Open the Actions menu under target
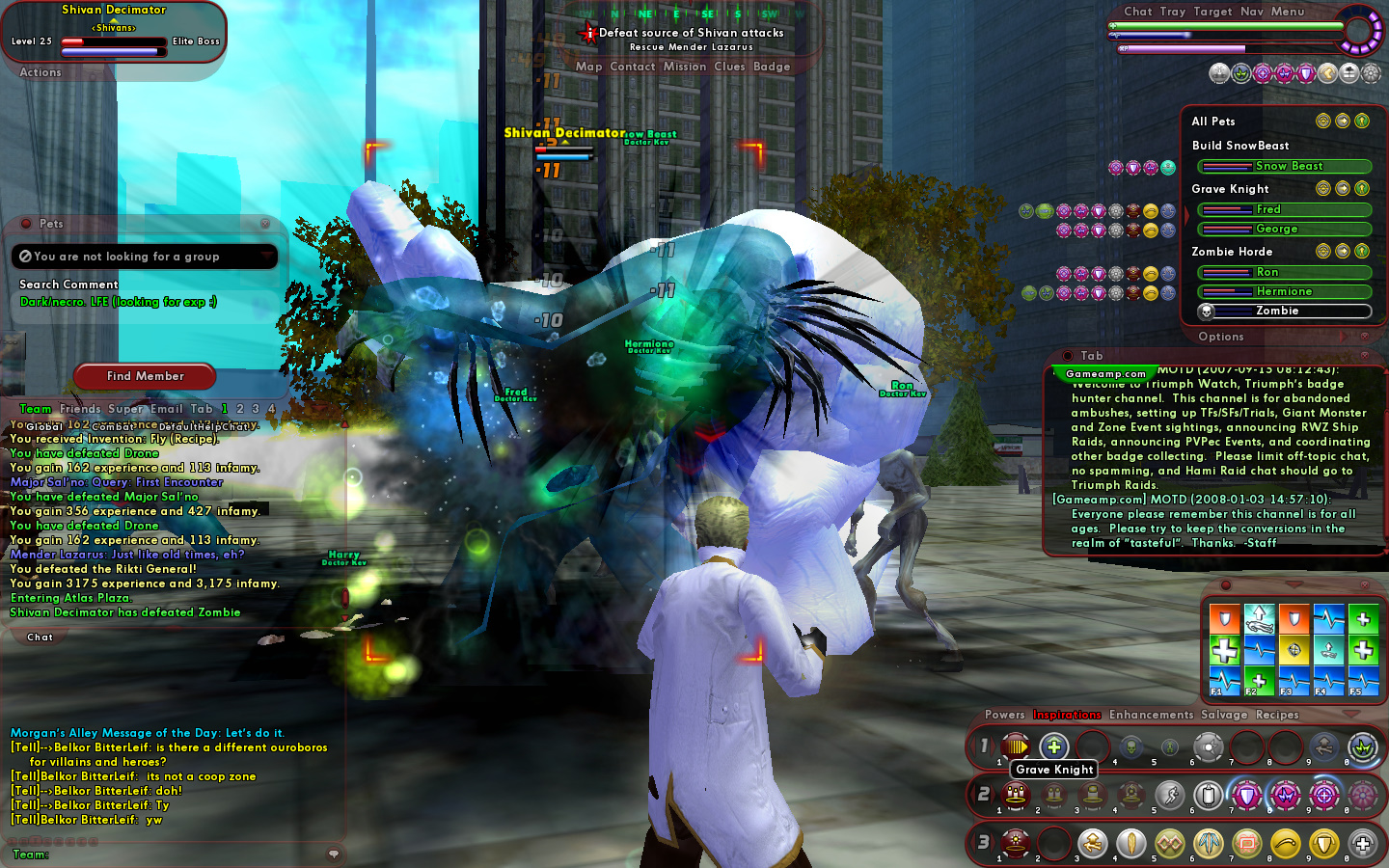1389x868 pixels. pos(41,72)
